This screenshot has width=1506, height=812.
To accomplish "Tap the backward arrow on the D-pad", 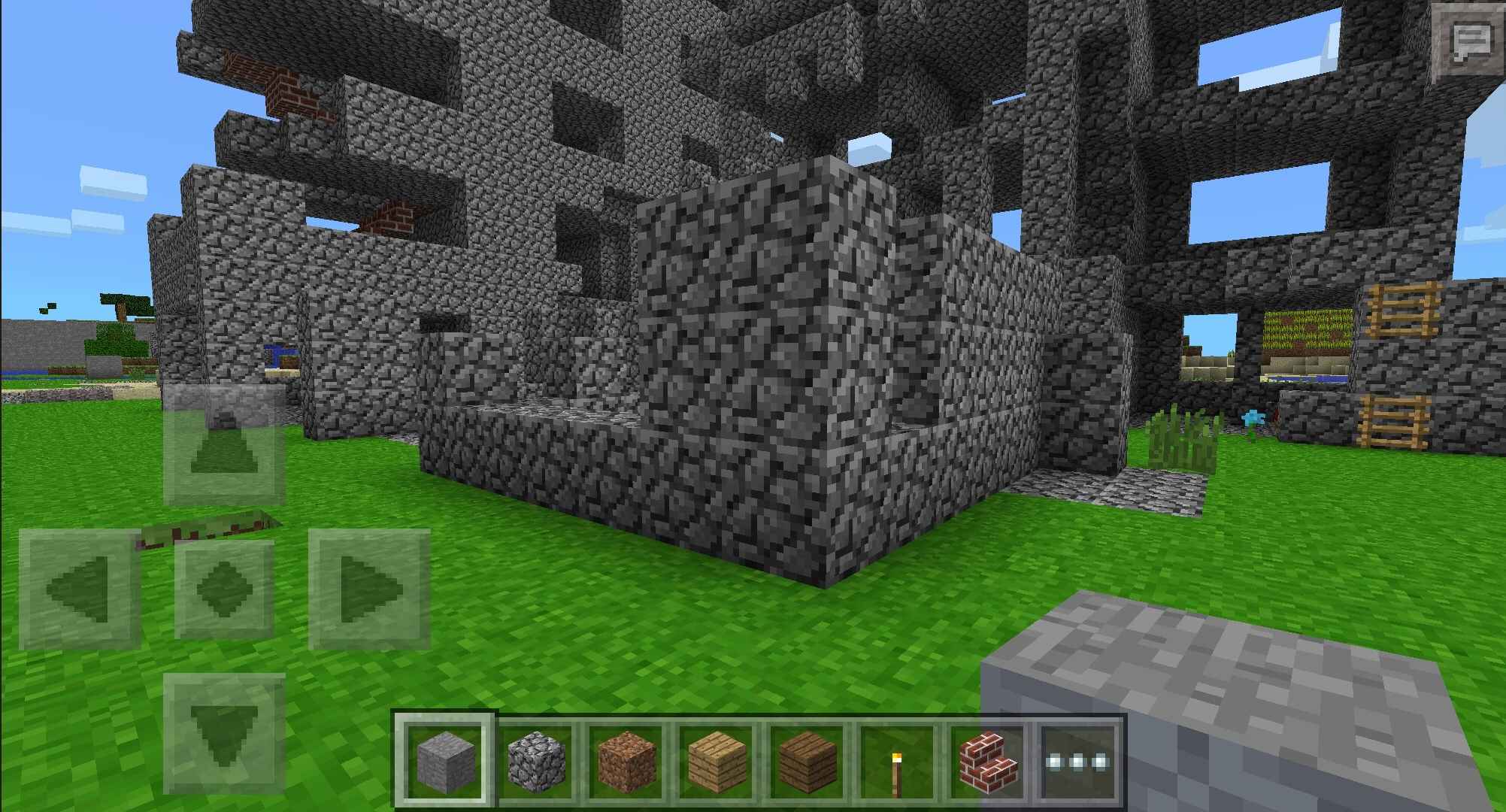I will [x=224, y=733].
